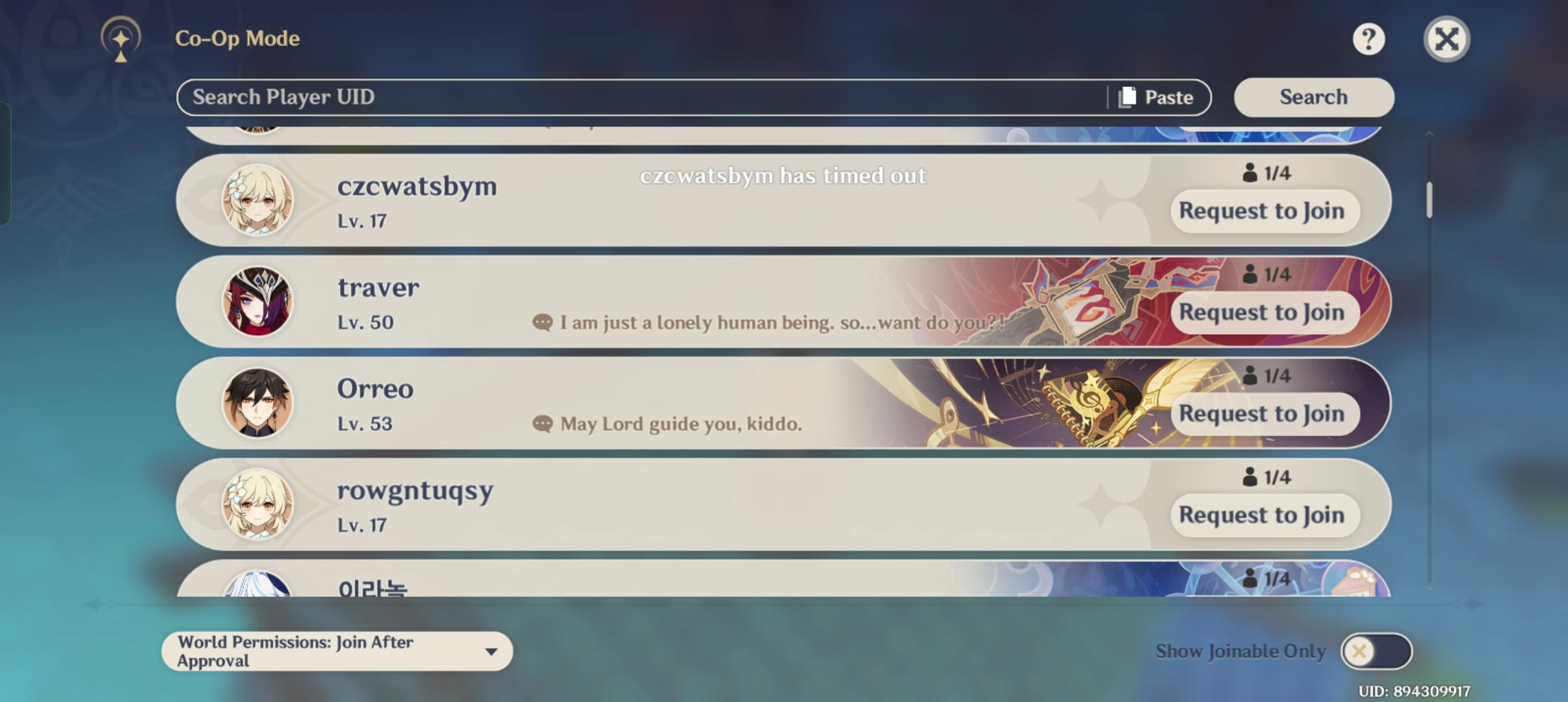The height and width of the screenshot is (702, 1568).
Task: Click the Paste clipboard icon
Action: pyautogui.click(x=1127, y=96)
